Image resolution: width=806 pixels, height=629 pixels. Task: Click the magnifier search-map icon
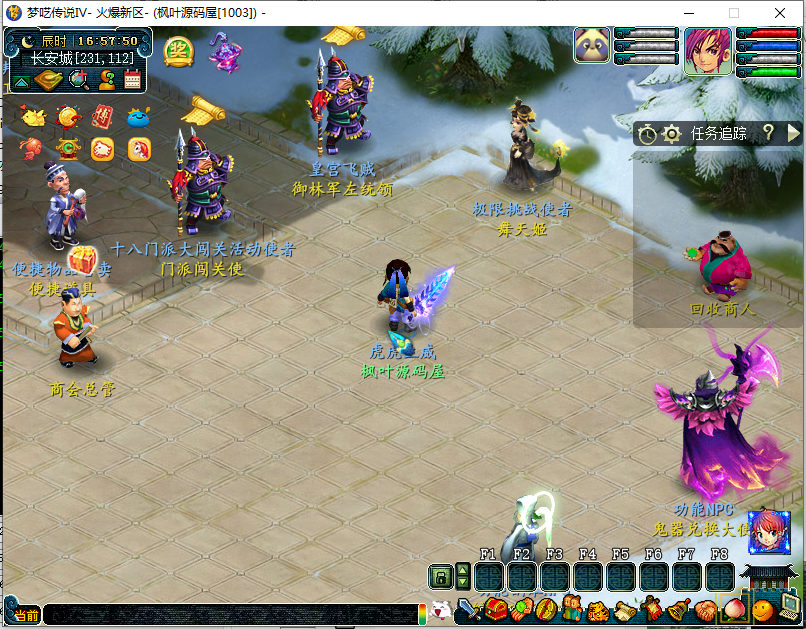click(x=79, y=81)
